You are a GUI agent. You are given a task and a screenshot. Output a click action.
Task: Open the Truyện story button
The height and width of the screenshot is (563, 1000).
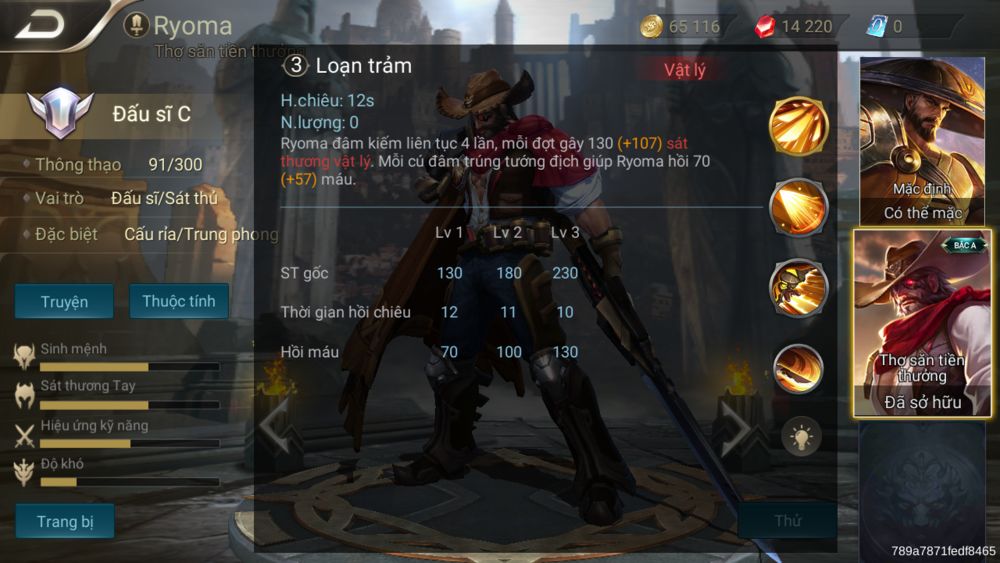[x=64, y=301]
